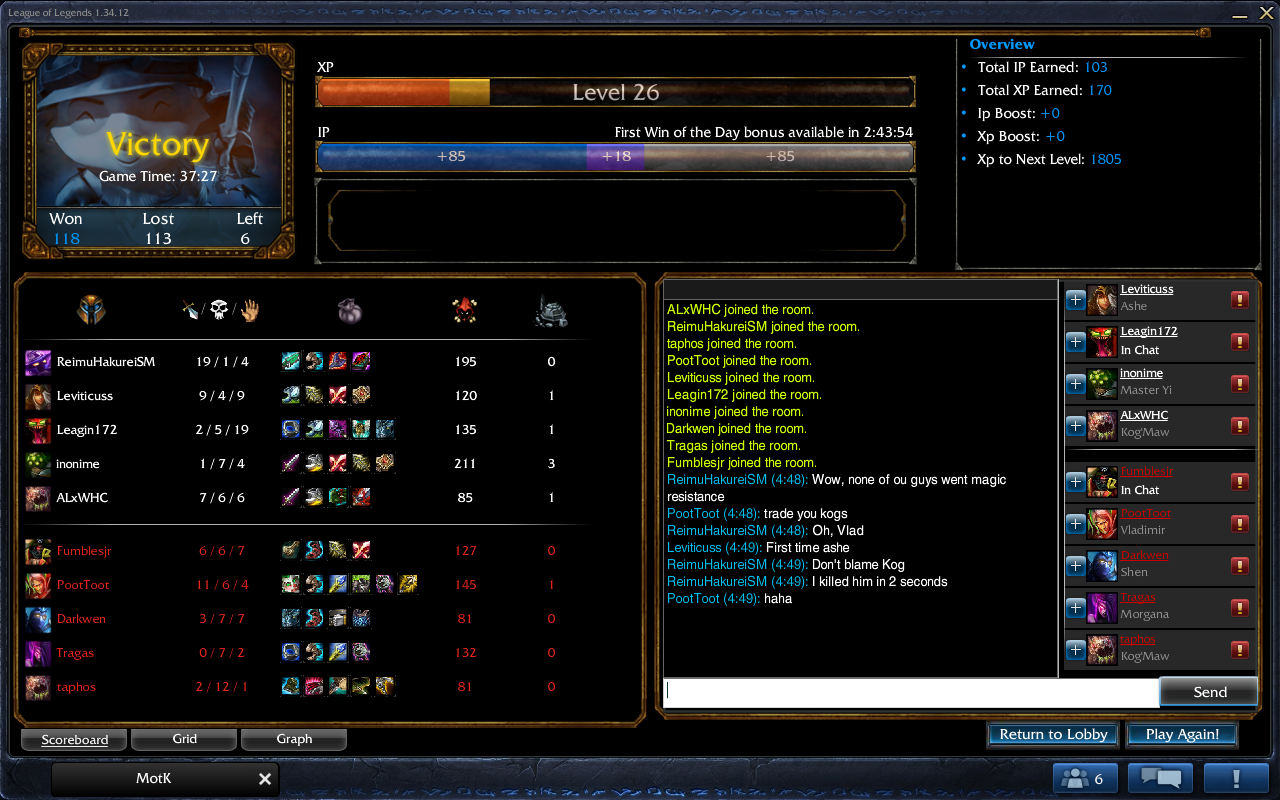This screenshot has width=1280, height=800.
Task: Report player inonime playing Master Yi
Action: pyautogui.click(x=1240, y=383)
